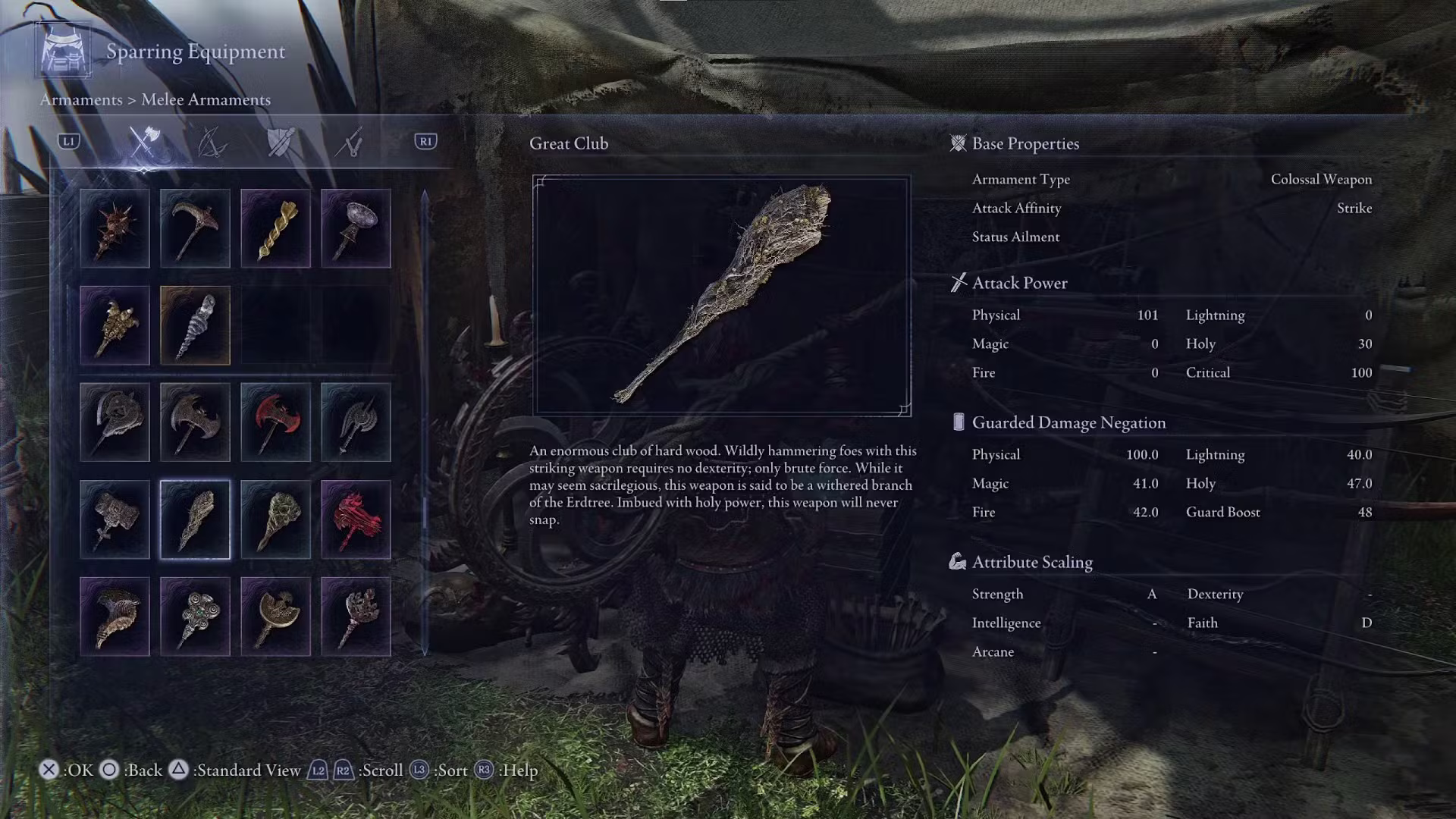Choose the curved pickaxe weapon
The width and height of the screenshot is (1456, 819).
click(x=195, y=228)
